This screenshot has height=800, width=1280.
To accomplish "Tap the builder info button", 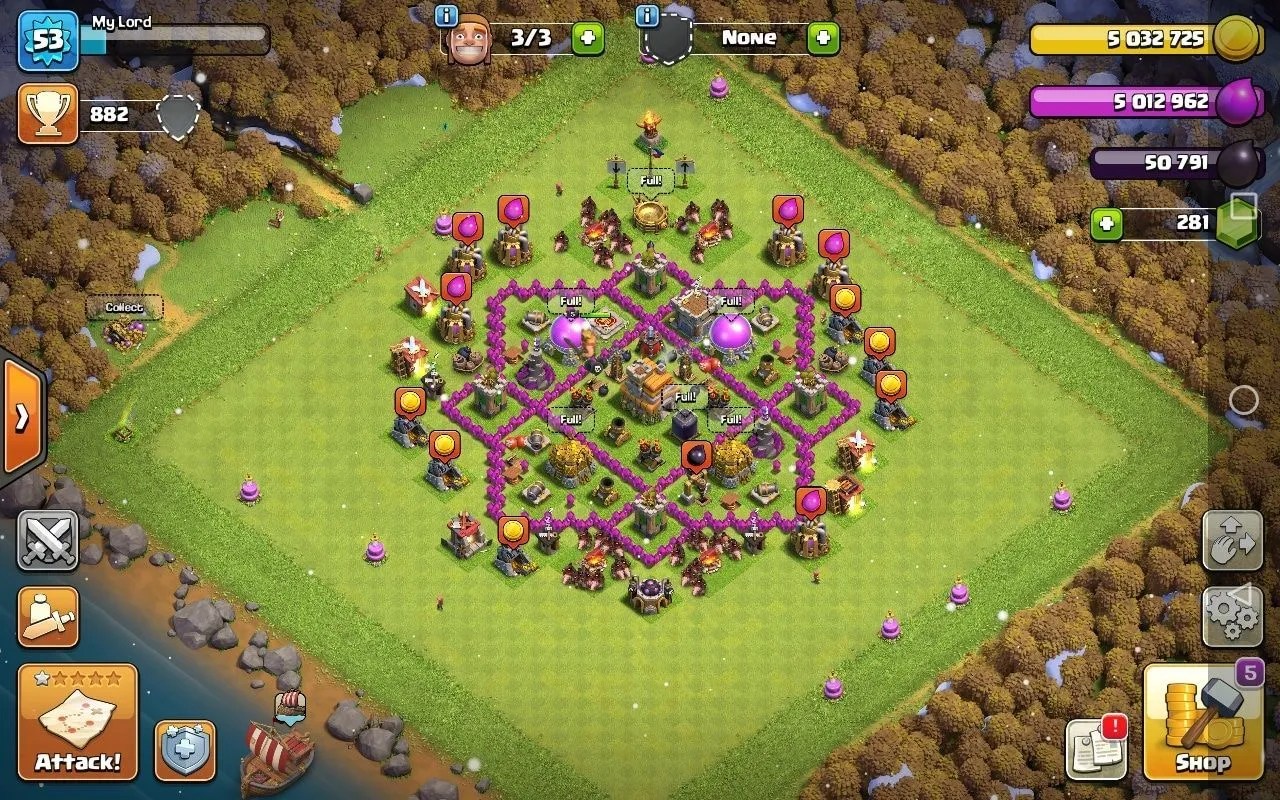I will click(x=447, y=15).
